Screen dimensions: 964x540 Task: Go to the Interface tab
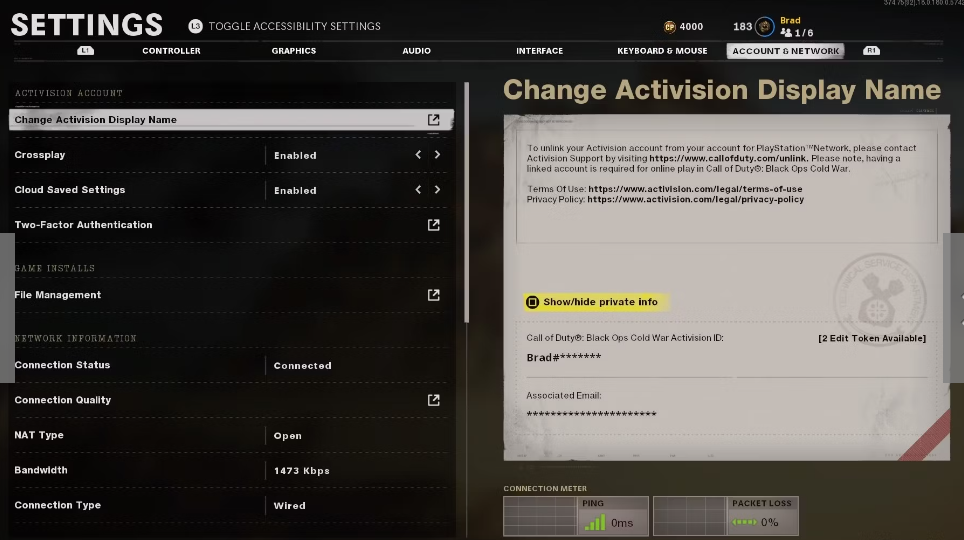tap(539, 51)
